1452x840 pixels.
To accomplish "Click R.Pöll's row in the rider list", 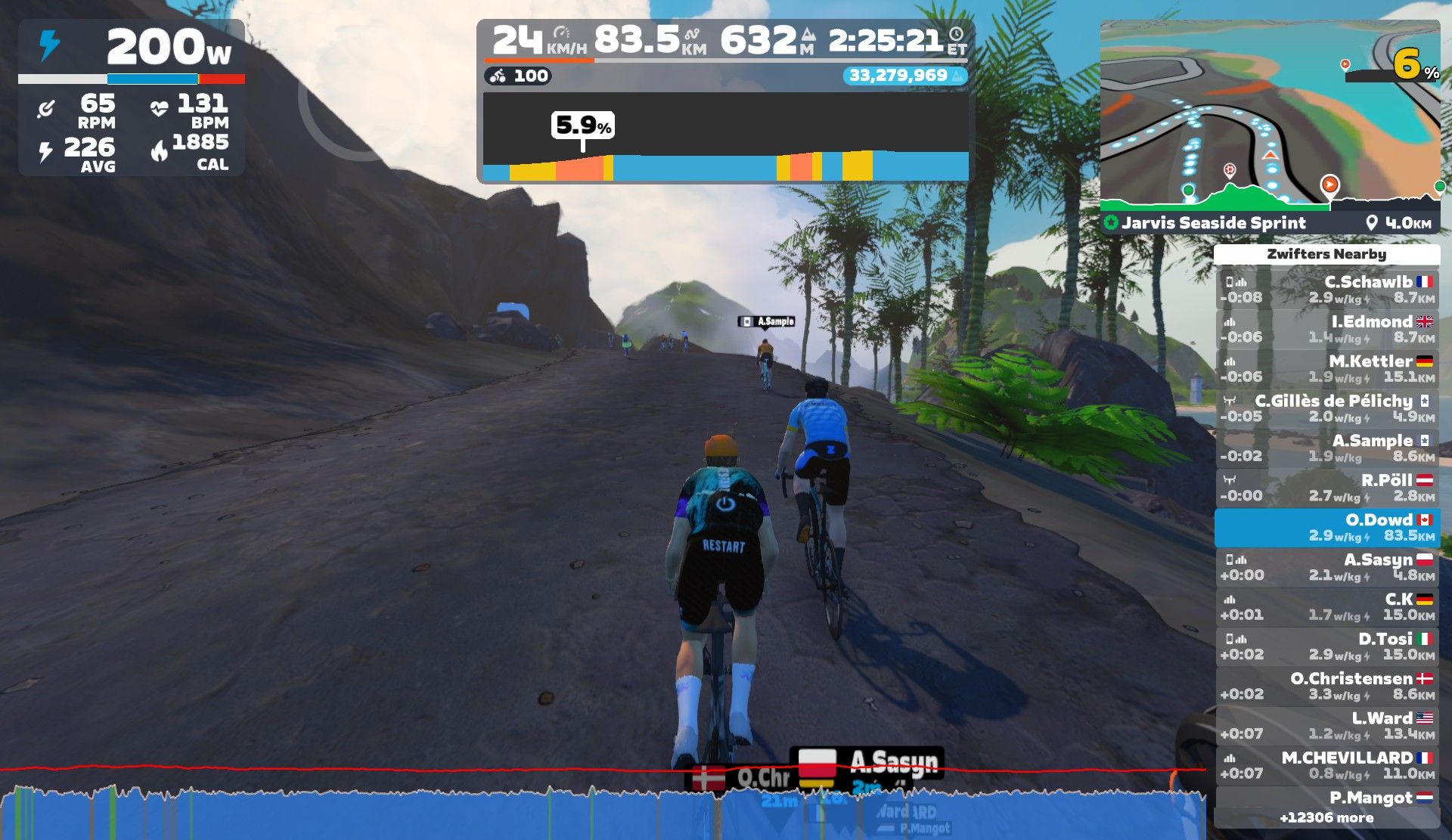I will [1327, 488].
